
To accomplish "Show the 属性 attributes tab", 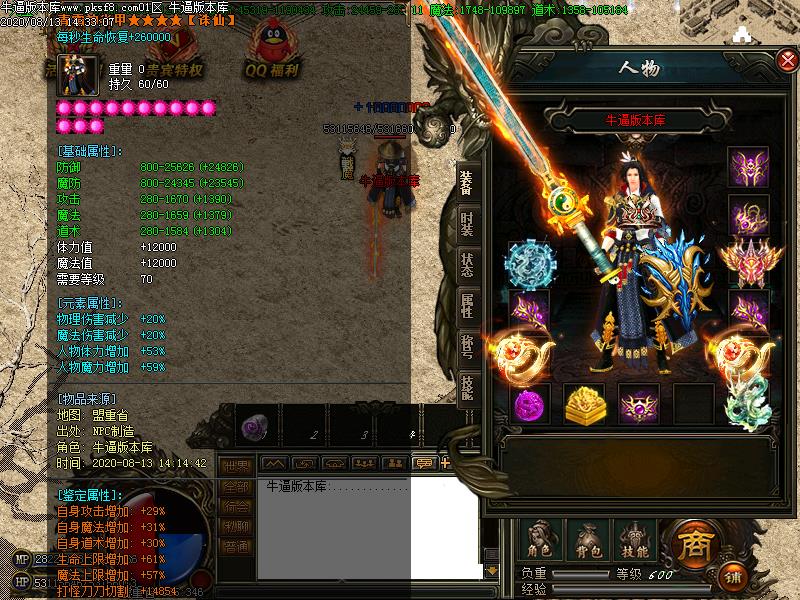I will 467,306.
